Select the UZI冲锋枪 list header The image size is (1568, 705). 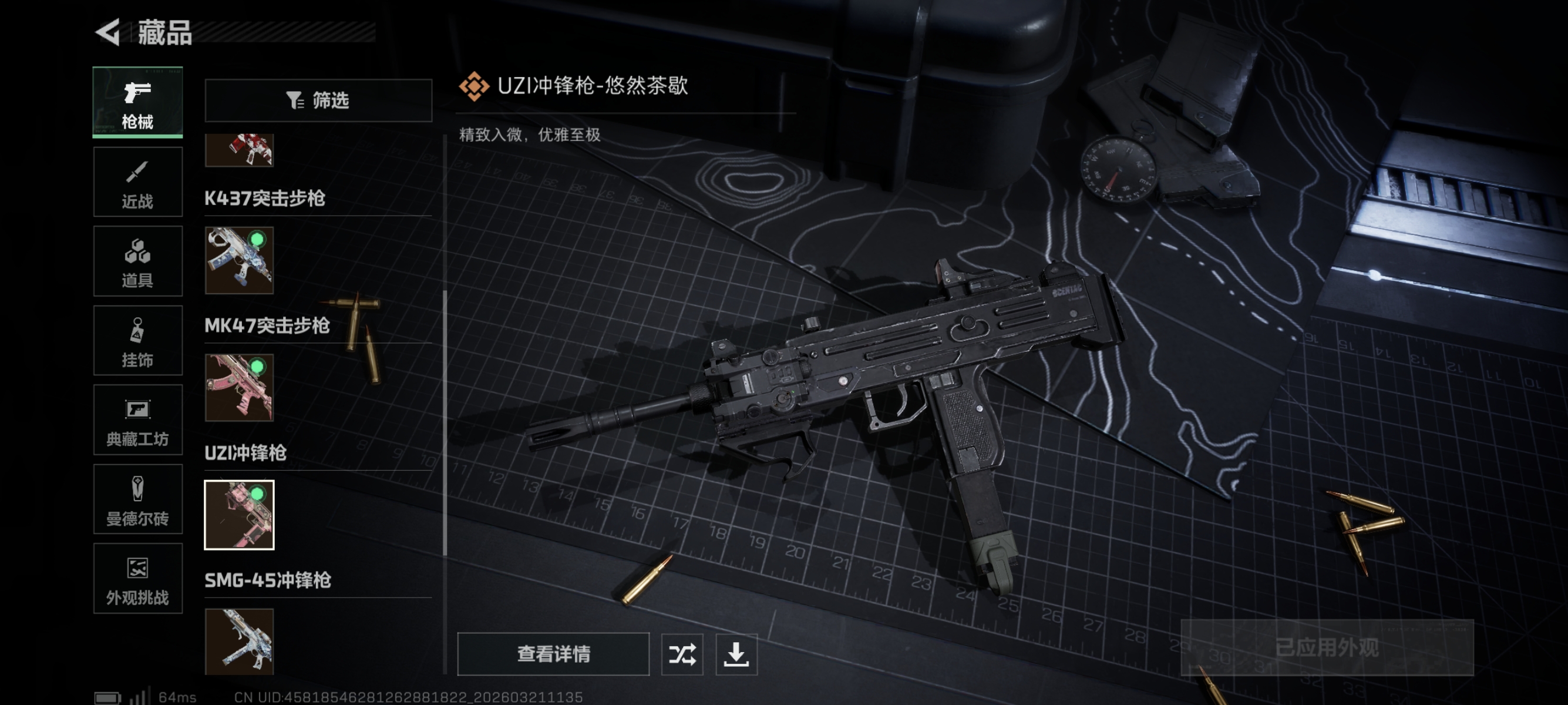pyautogui.click(x=245, y=453)
